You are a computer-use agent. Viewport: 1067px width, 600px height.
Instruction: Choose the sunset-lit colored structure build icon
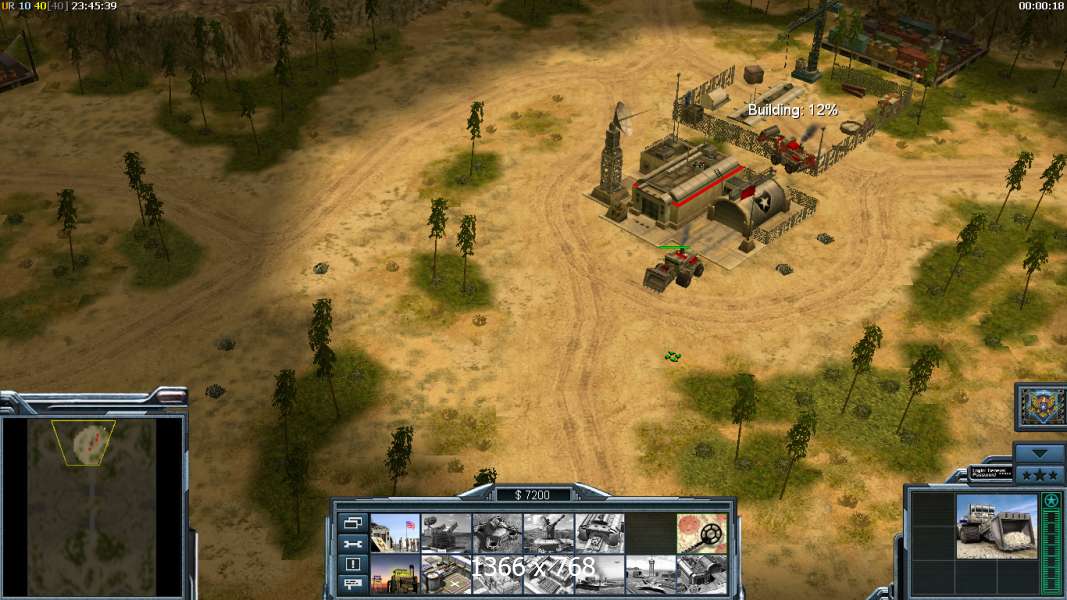[x=395, y=574]
